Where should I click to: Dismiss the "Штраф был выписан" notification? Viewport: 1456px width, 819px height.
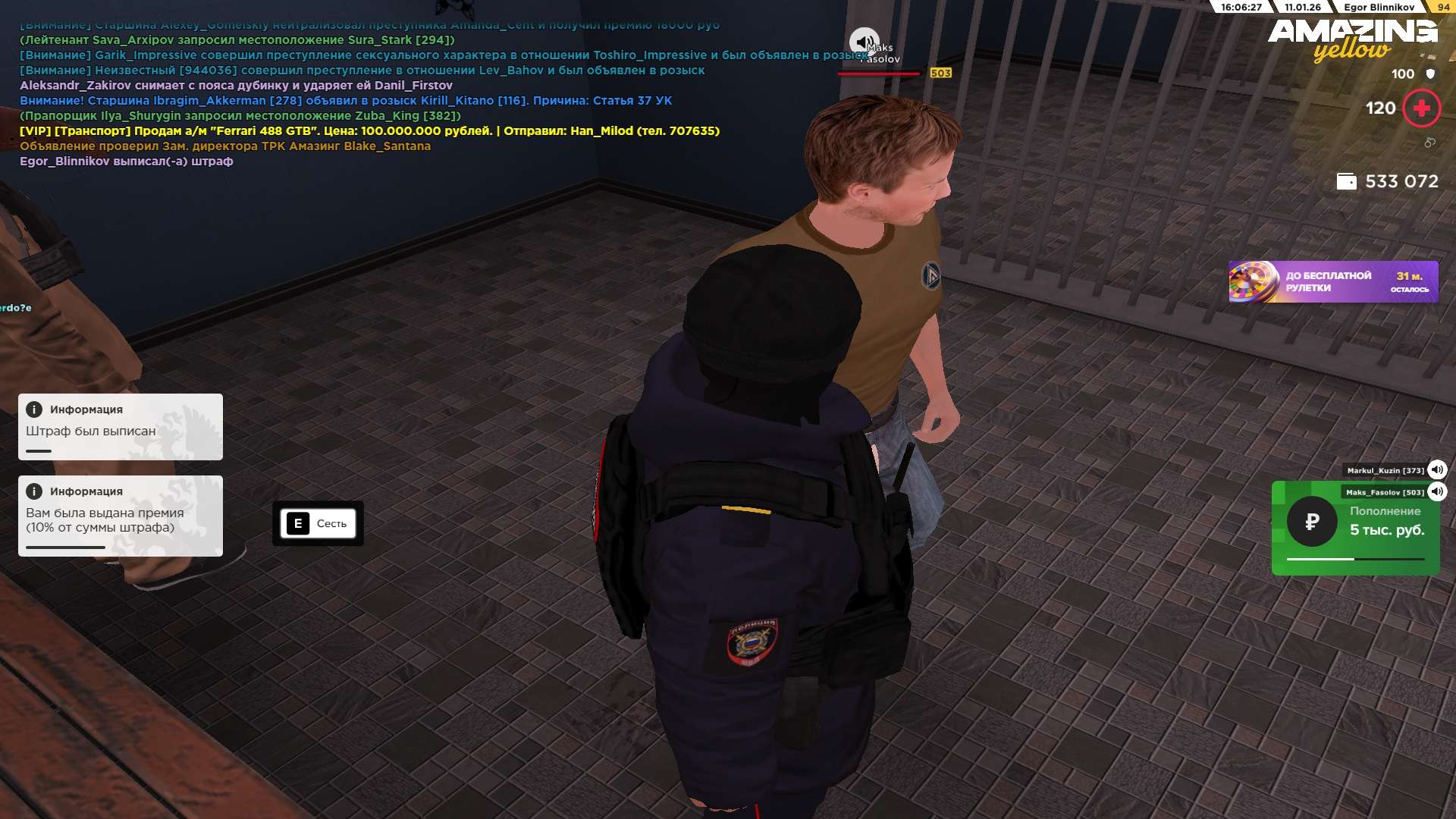tap(121, 427)
